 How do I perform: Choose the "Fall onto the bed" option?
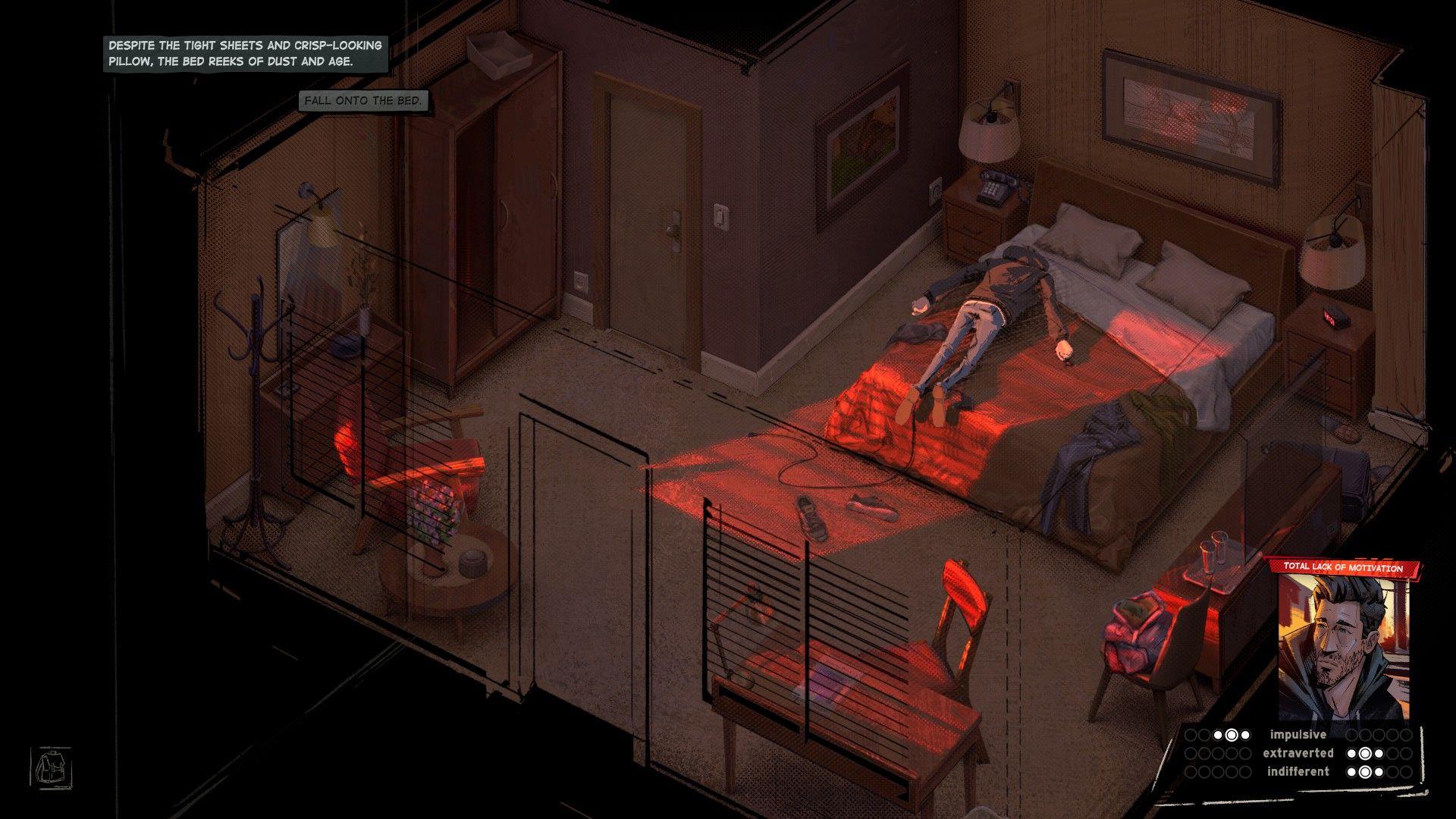[x=364, y=99]
